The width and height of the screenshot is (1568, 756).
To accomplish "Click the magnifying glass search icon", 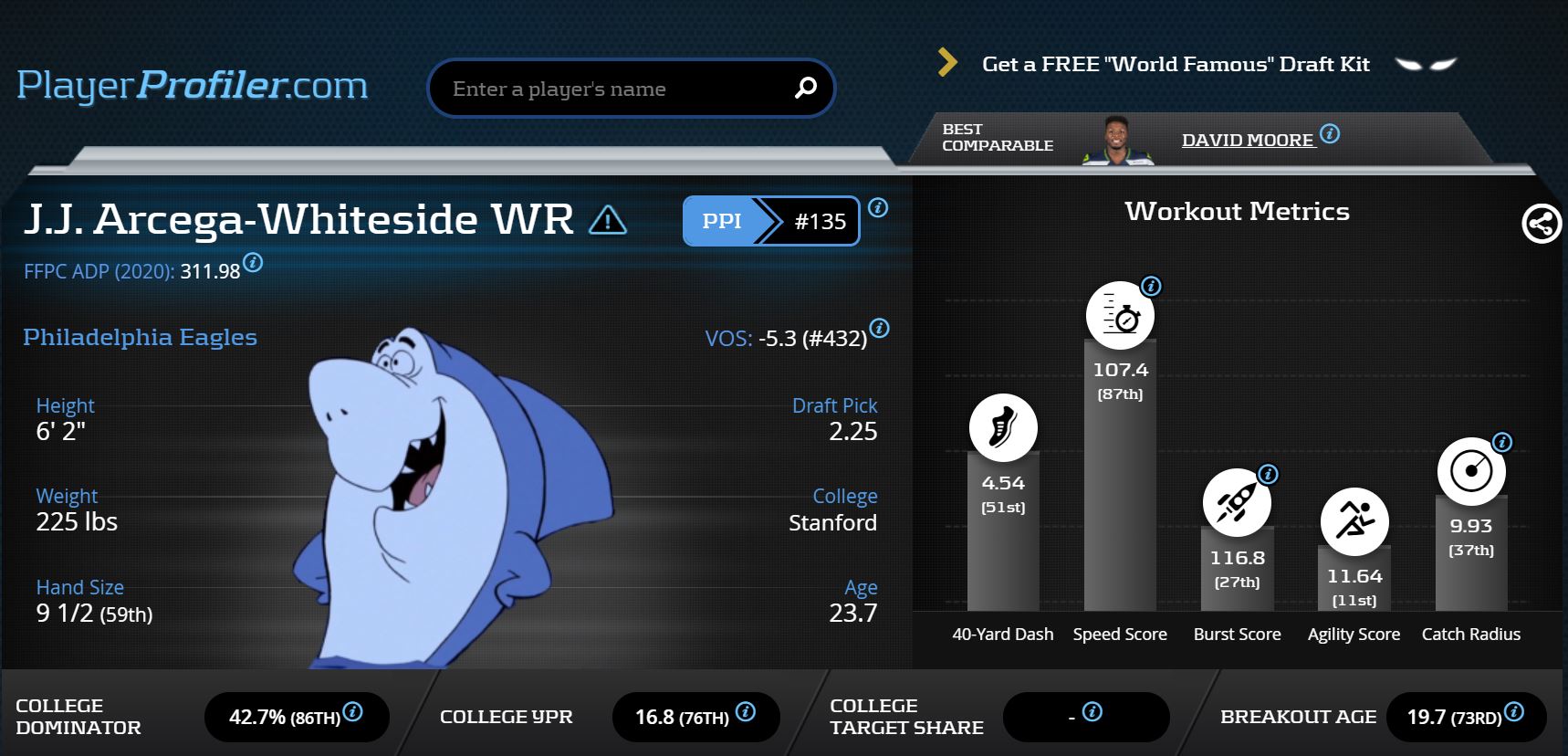I will pyautogui.click(x=805, y=88).
